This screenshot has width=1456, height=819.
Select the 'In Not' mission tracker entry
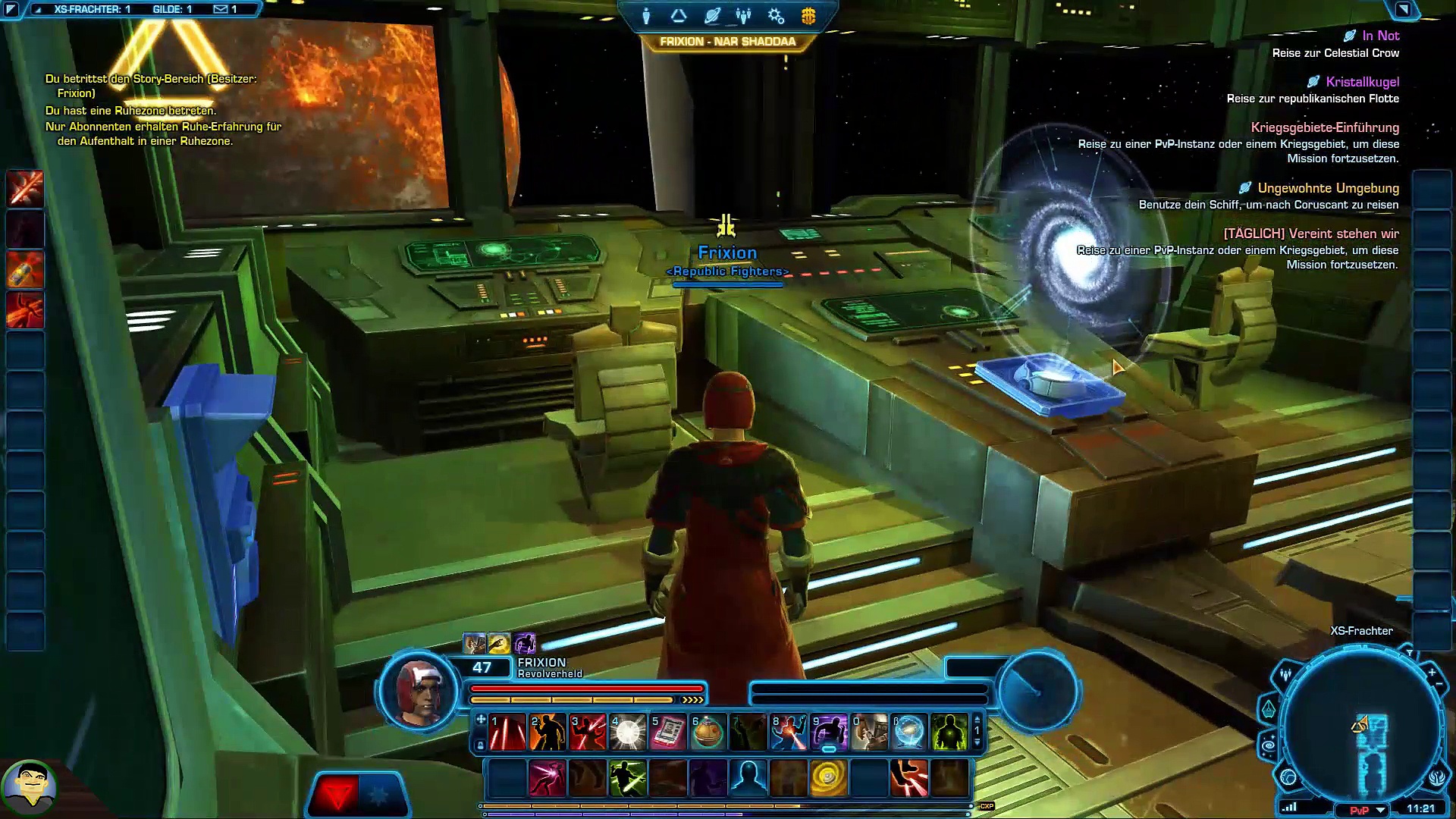point(1380,36)
